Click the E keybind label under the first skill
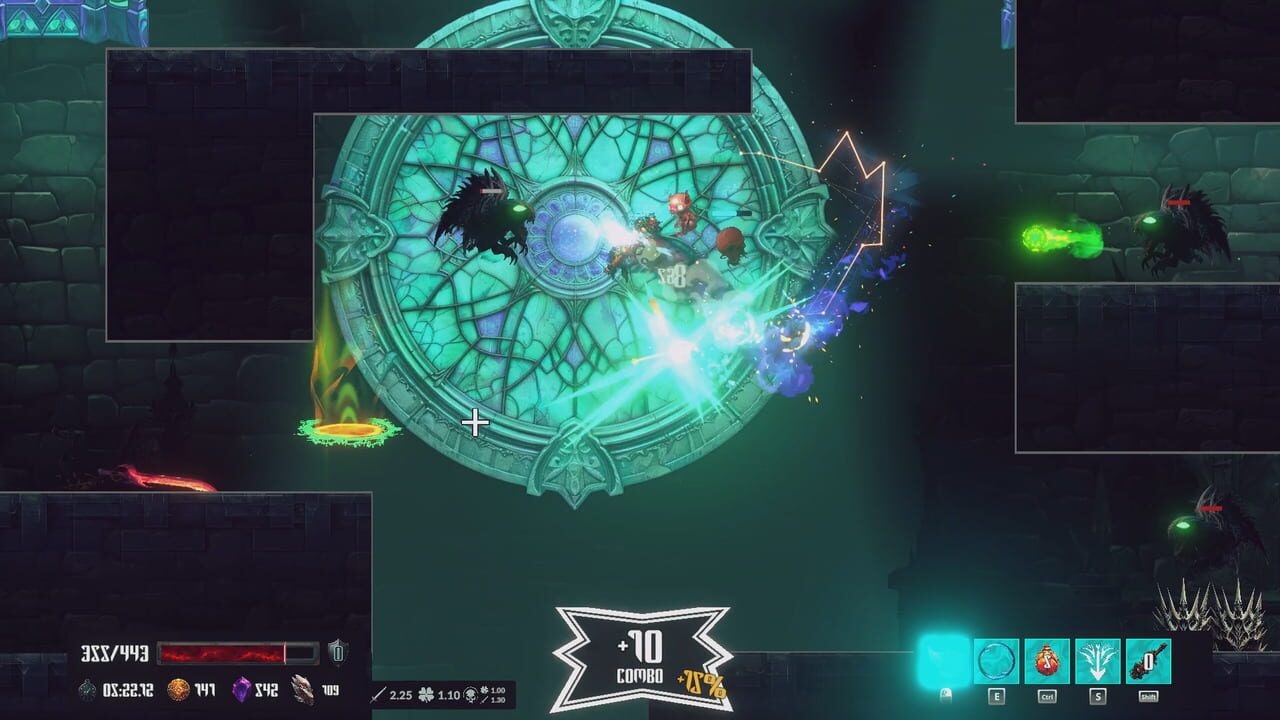Viewport: 1280px width, 720px height. (996, 696)
